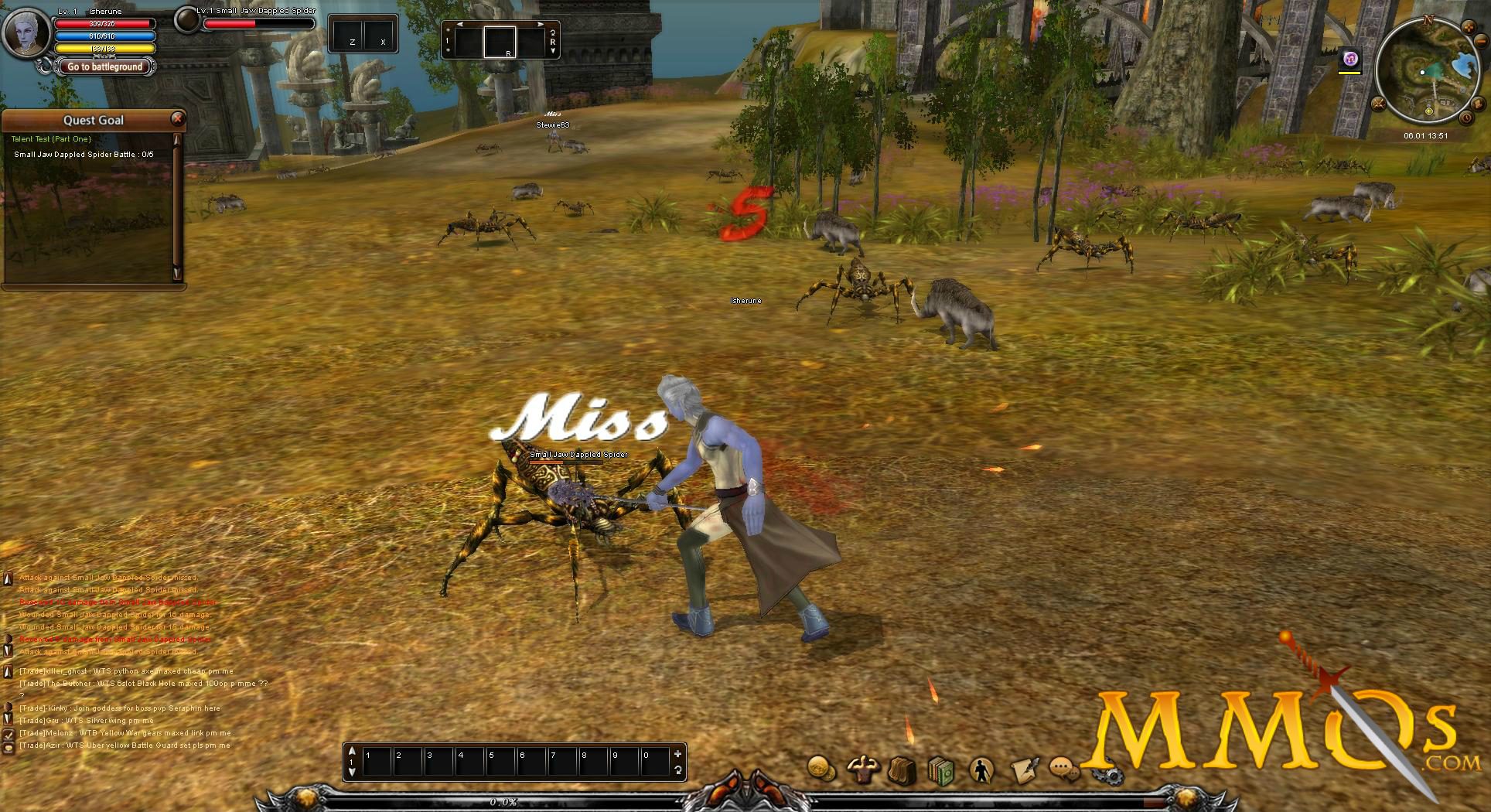Close the Quest Goal panel
This screenshot has height=812, width=1491.
coord(177,118)
